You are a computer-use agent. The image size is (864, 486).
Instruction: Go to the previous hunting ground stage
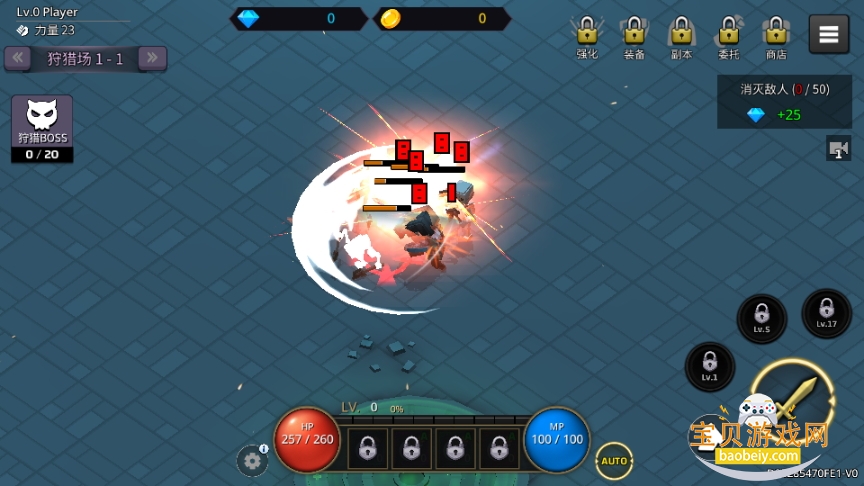coord(17,58)
